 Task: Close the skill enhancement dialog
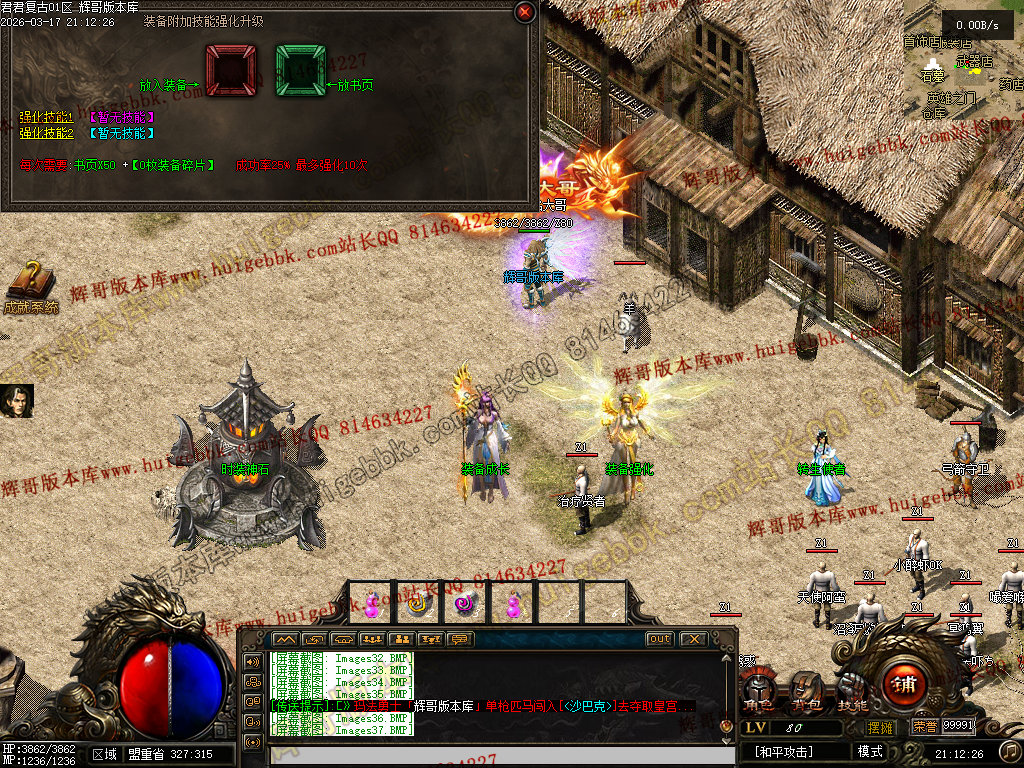click(524, 12)
